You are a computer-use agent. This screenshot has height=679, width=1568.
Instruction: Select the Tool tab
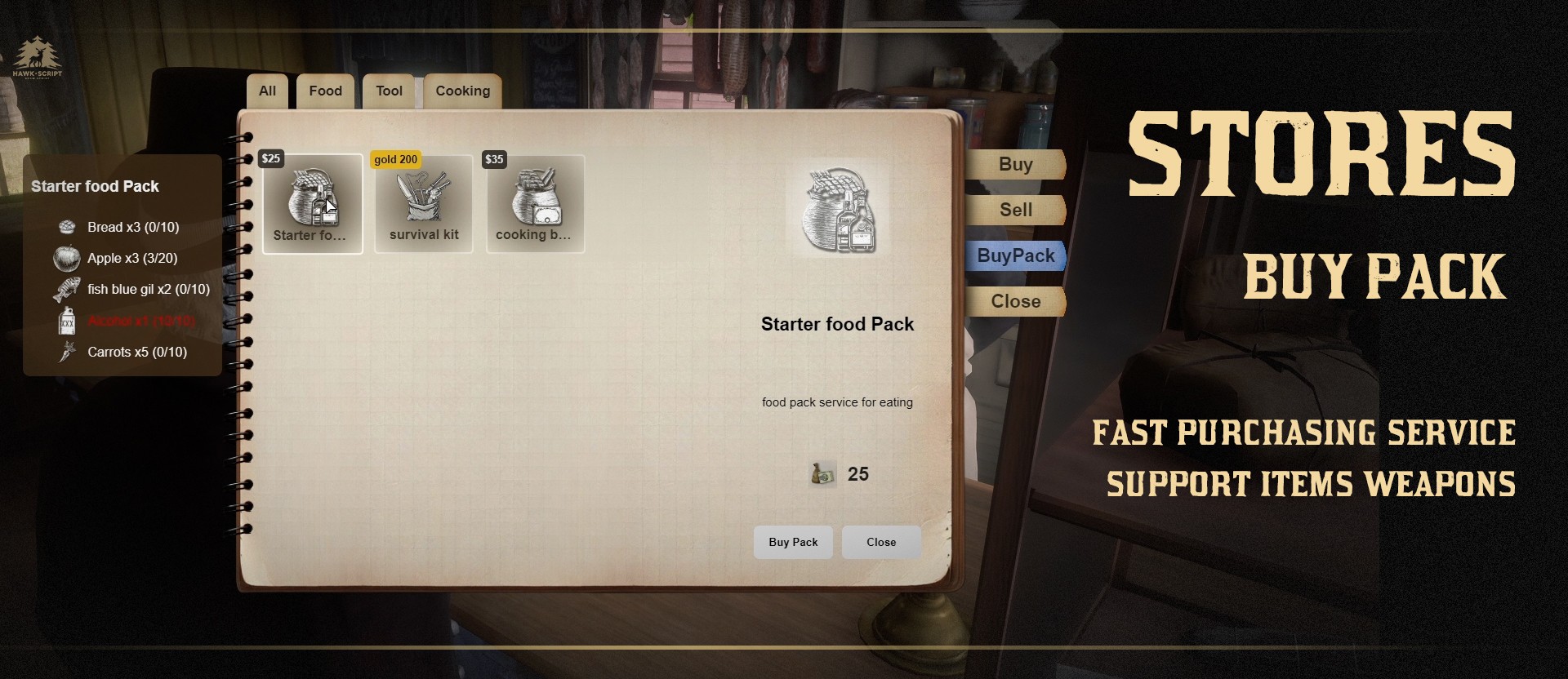coord(388,91)
